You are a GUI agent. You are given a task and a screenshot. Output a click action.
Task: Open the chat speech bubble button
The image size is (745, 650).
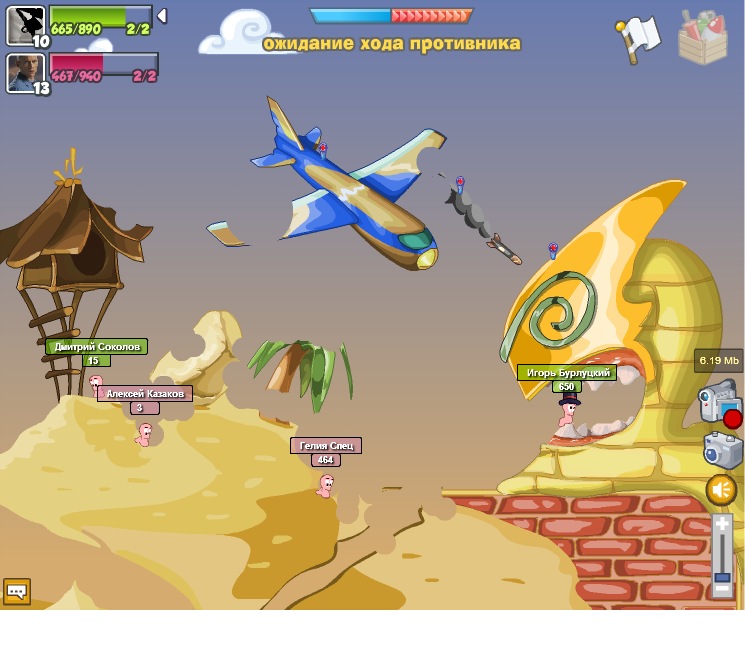click(x=17, y=591)
